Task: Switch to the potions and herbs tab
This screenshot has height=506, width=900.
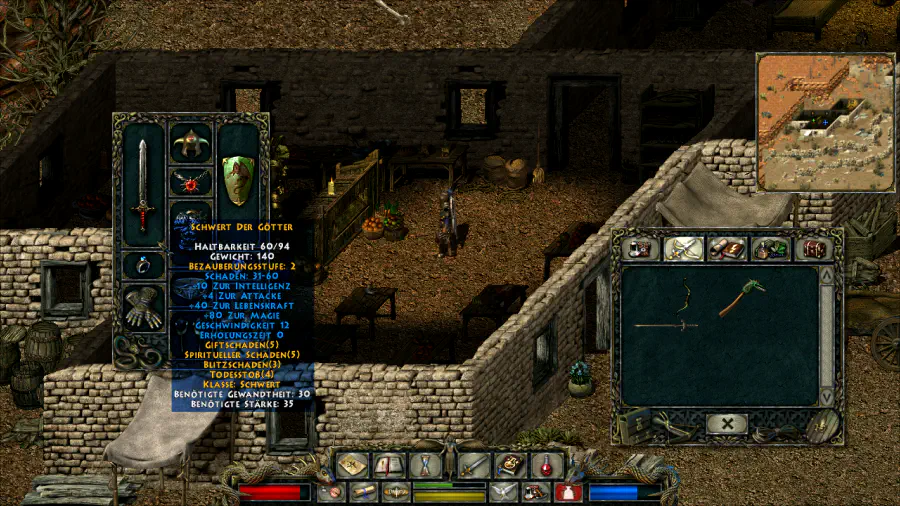Action: pos(770,248)
